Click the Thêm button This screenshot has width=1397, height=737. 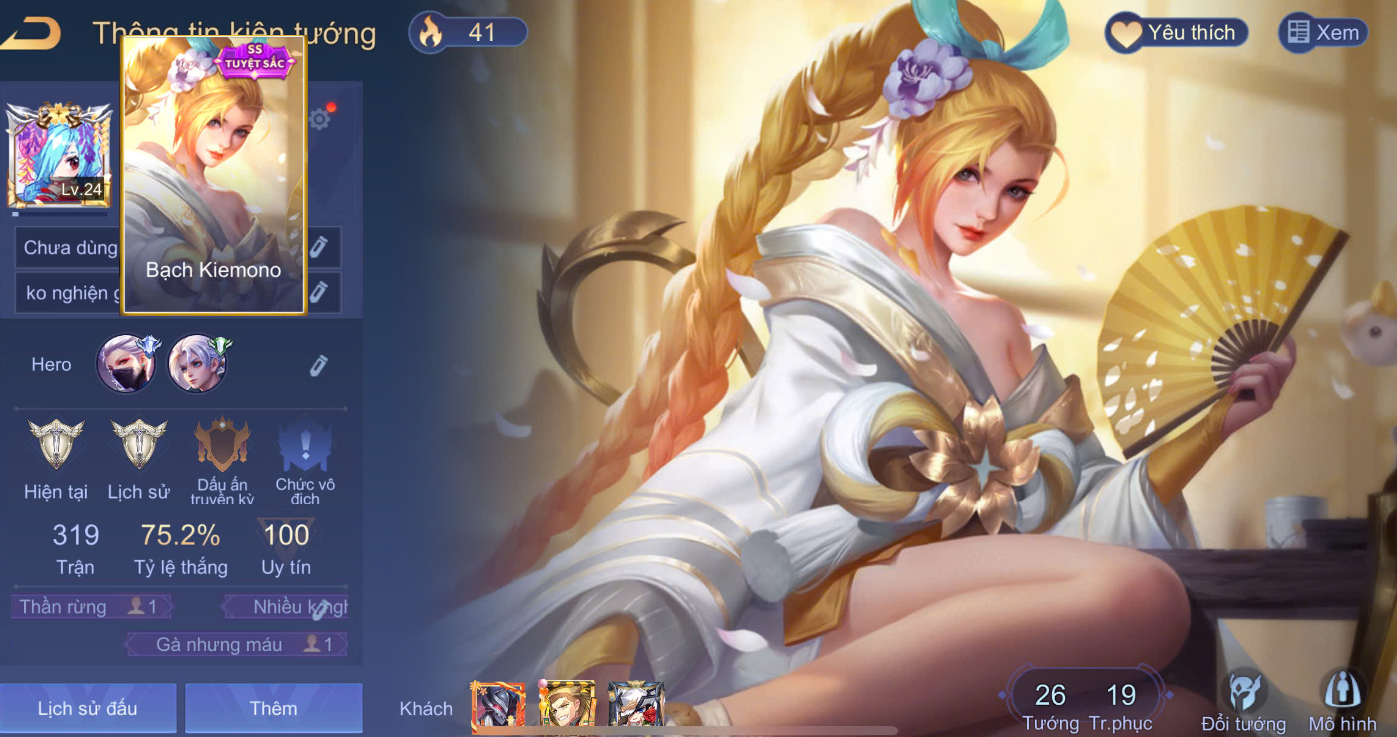(x=273, y=709)
